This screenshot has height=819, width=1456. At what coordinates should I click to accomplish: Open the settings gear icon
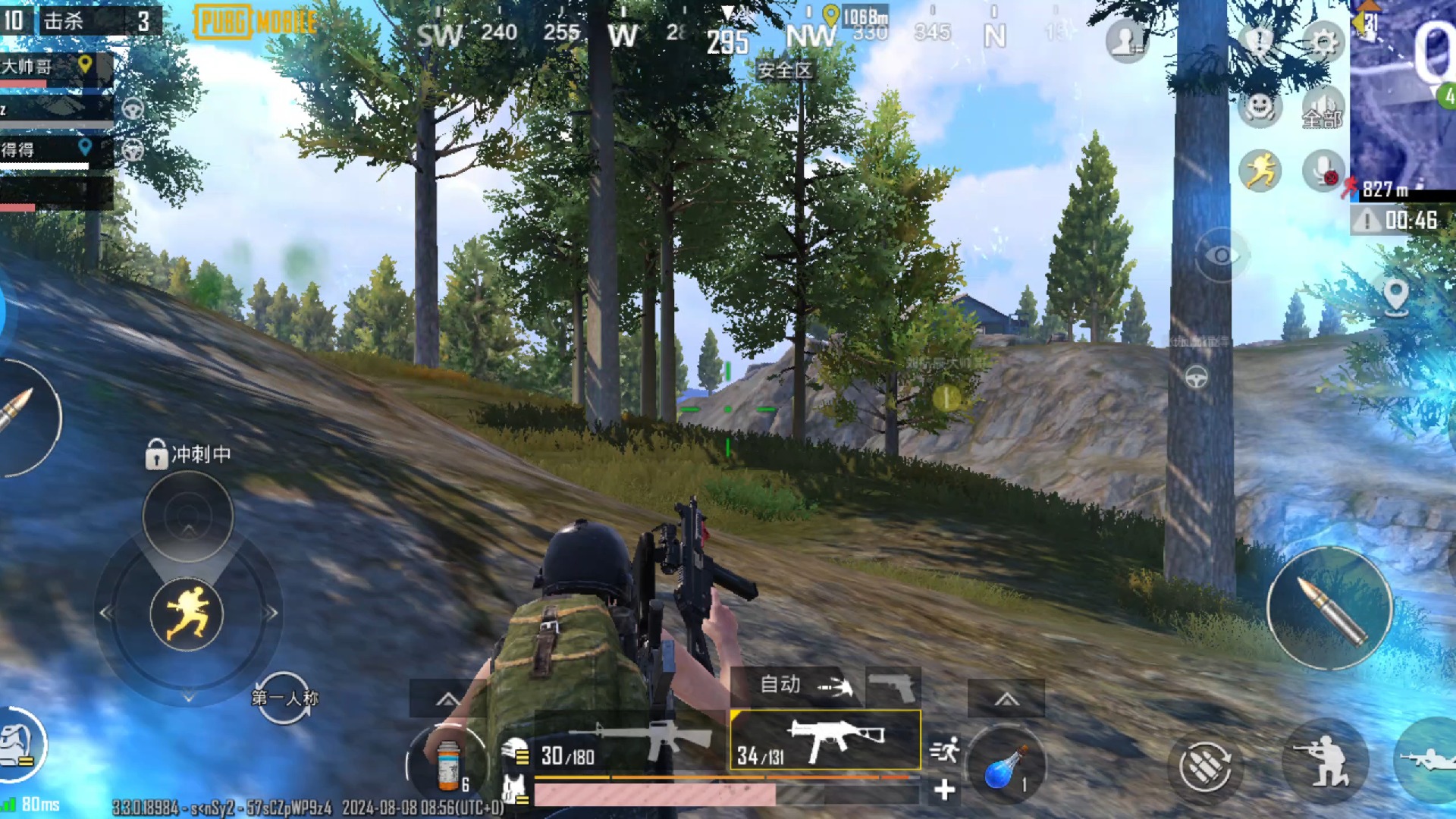point(1323,43)
